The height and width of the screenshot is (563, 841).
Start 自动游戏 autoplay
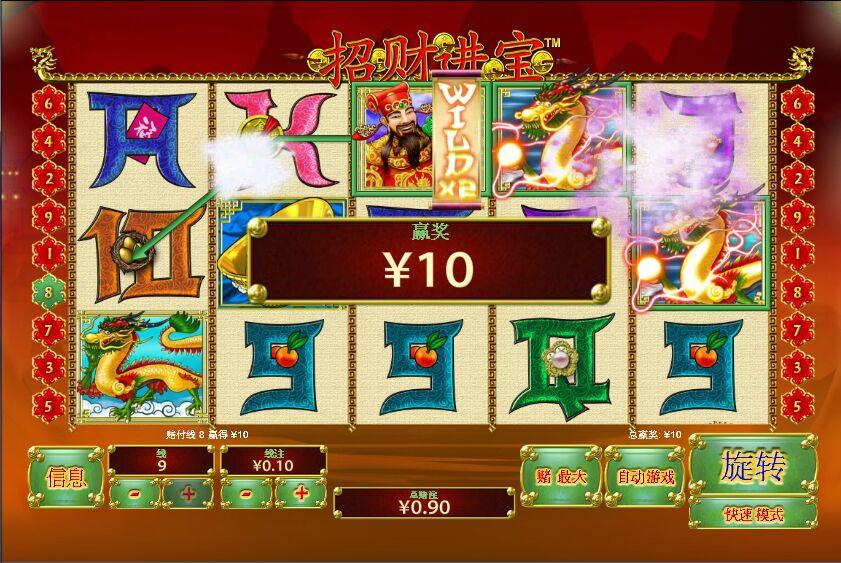pyautogui.click(x=645, y=476)
